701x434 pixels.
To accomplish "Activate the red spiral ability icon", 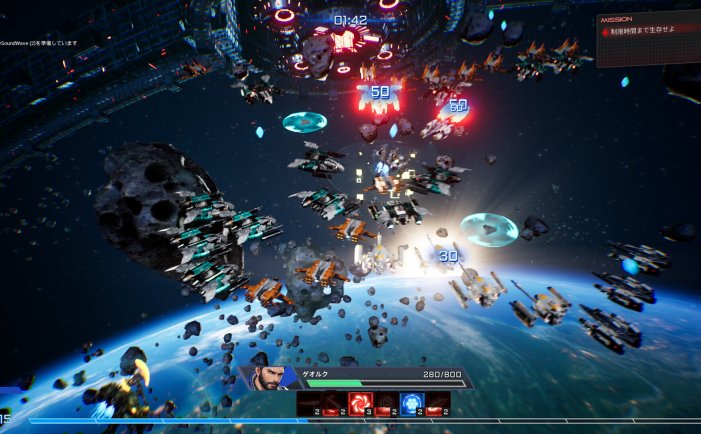I will point(360,402).
